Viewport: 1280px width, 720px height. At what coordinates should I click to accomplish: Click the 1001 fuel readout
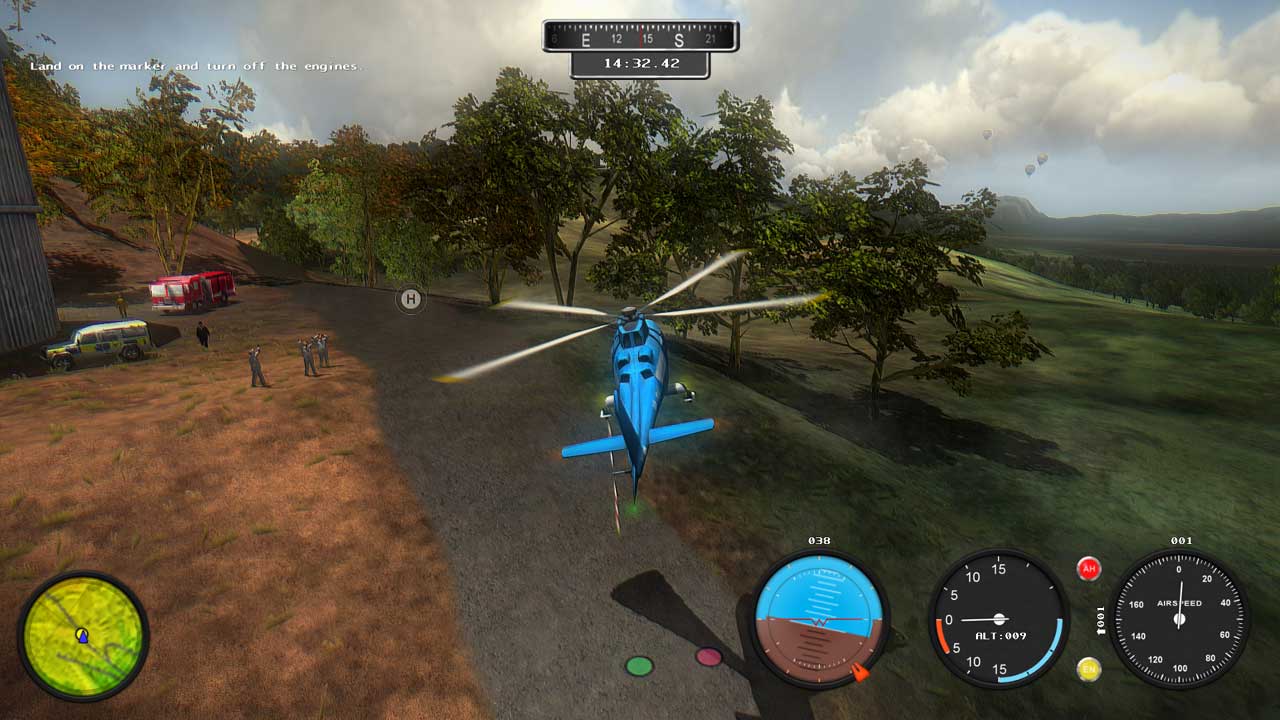point(1100,618)
